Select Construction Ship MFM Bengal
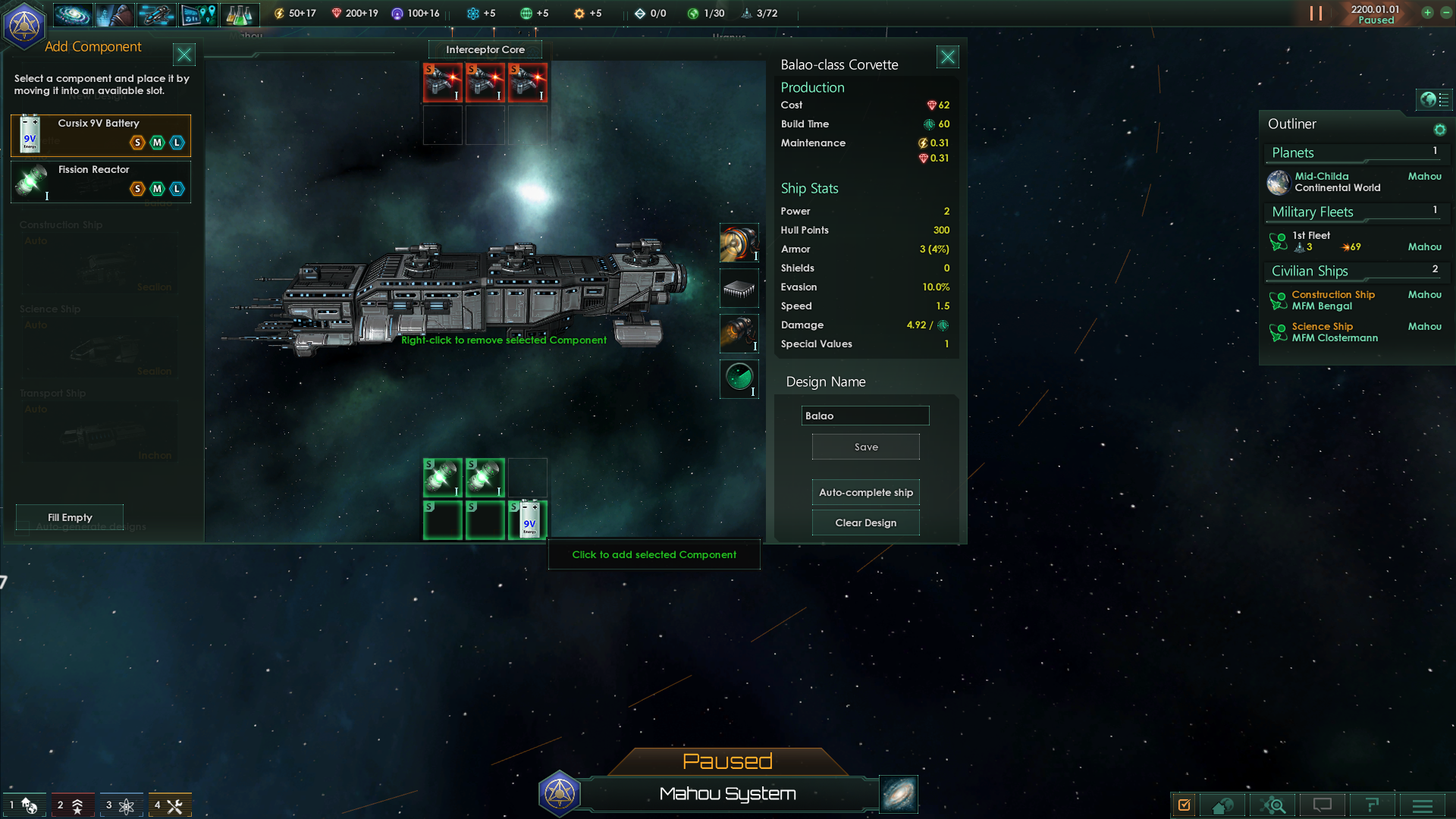1456x819 pixels. coord(1332,300)
